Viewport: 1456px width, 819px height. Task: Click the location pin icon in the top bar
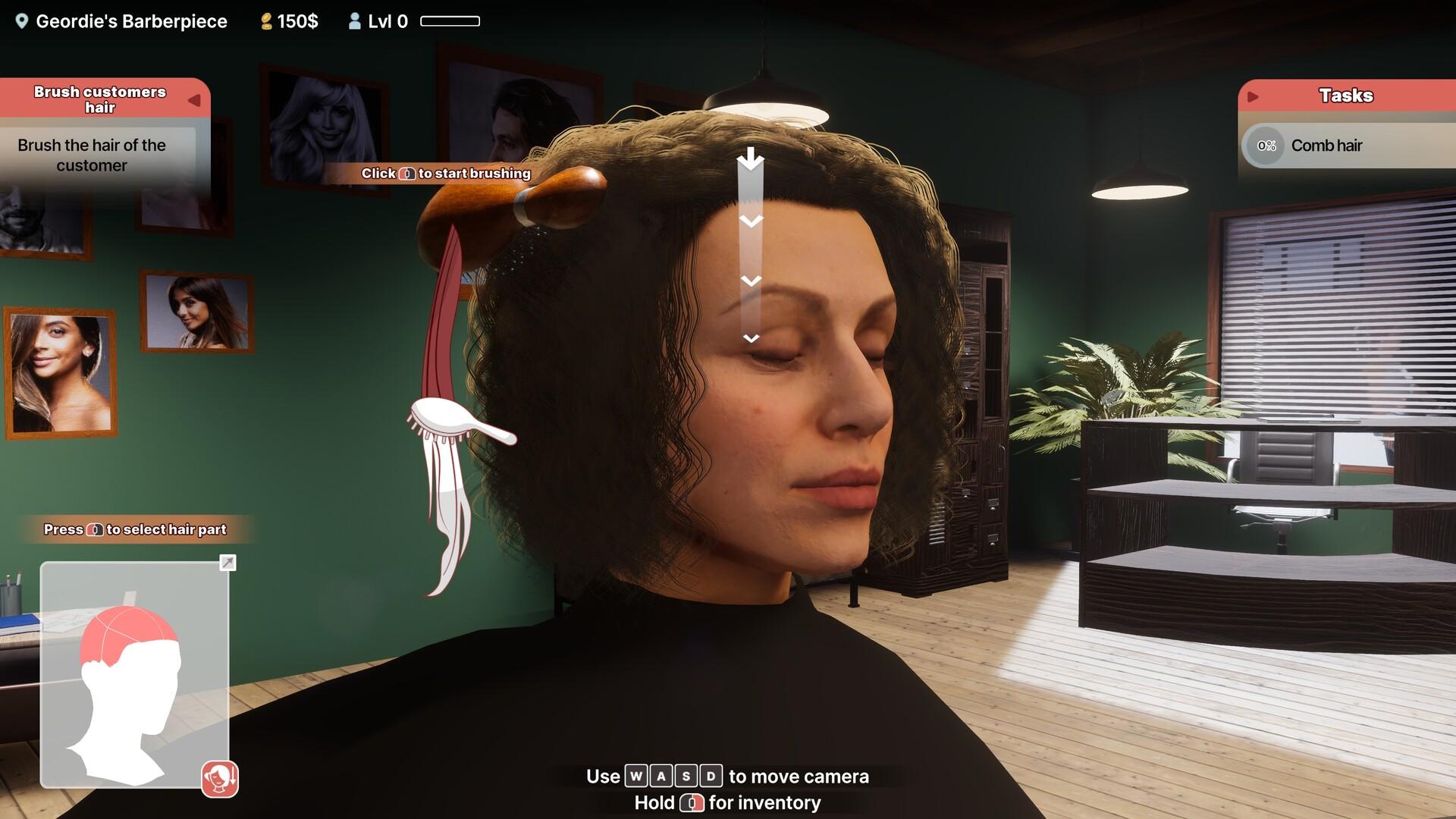22,21
